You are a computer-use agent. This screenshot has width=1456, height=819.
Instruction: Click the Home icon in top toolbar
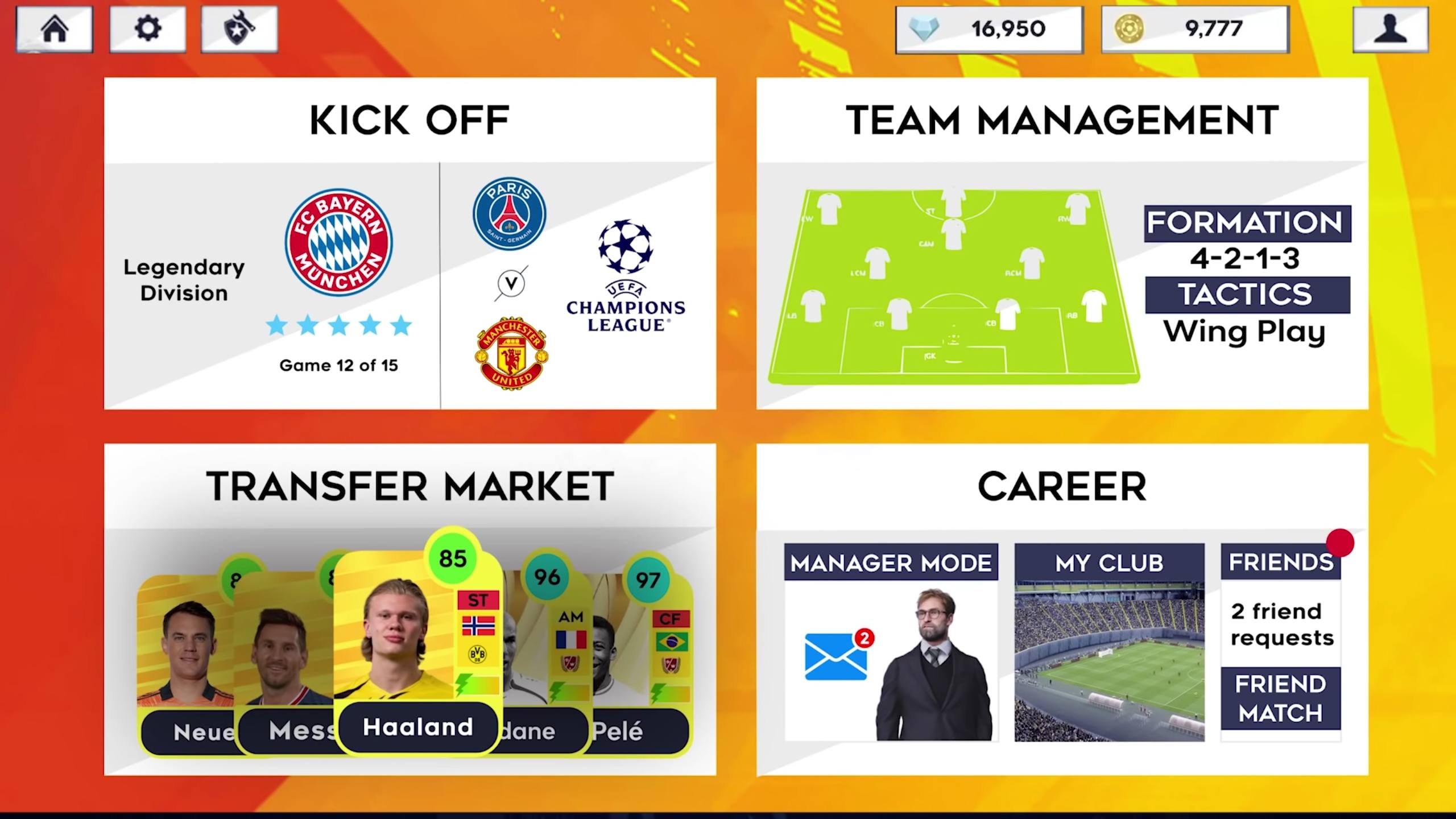point(54,30)
